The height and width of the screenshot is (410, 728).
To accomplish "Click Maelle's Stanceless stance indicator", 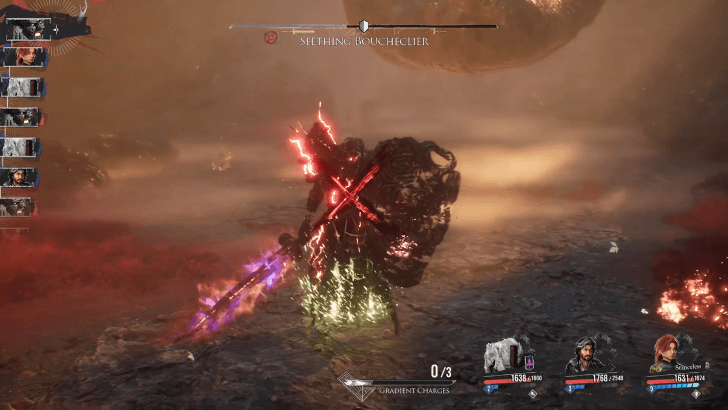I will (689, 368).
